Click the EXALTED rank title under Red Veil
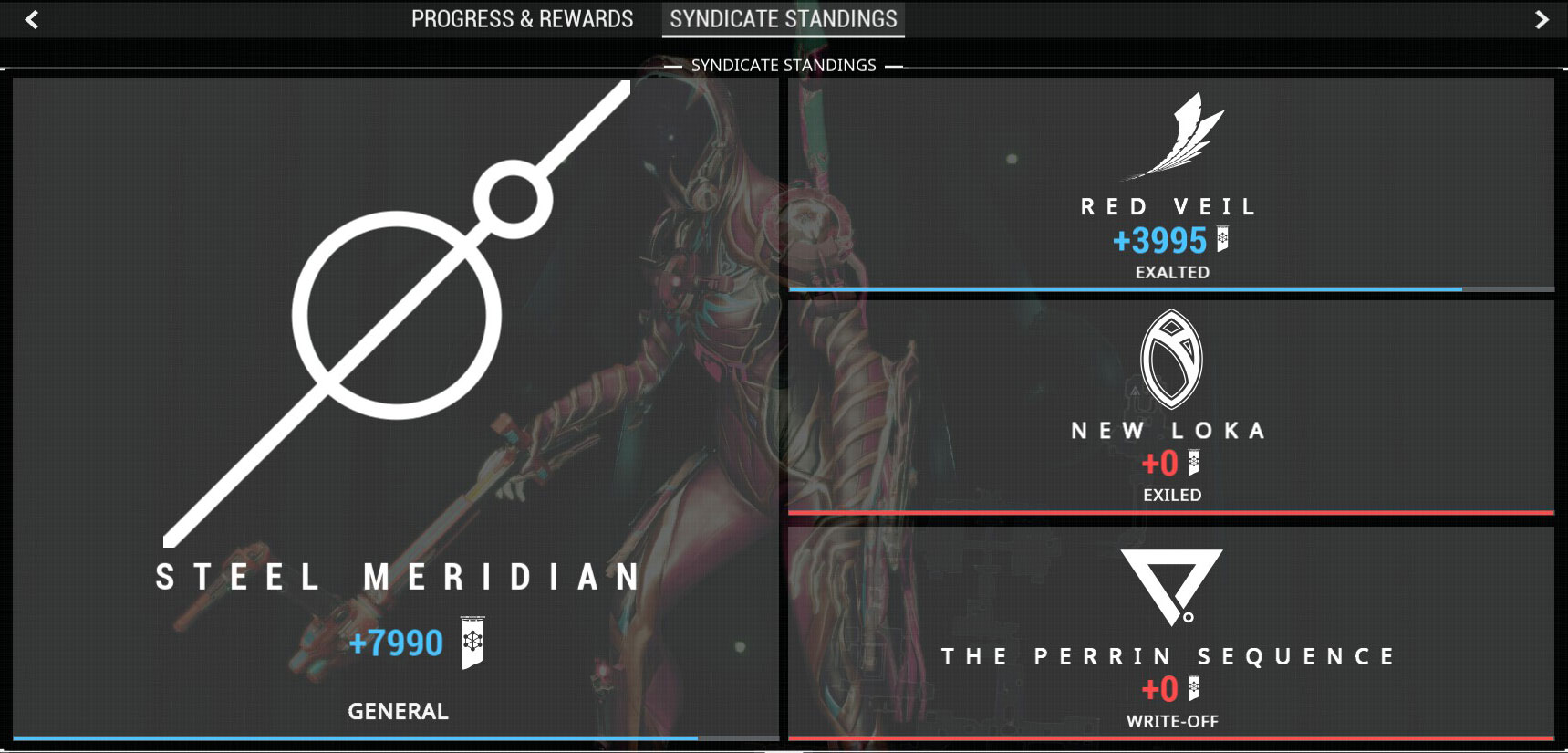The height and width of the screenshot is (753, 1568). (1171, 271)
